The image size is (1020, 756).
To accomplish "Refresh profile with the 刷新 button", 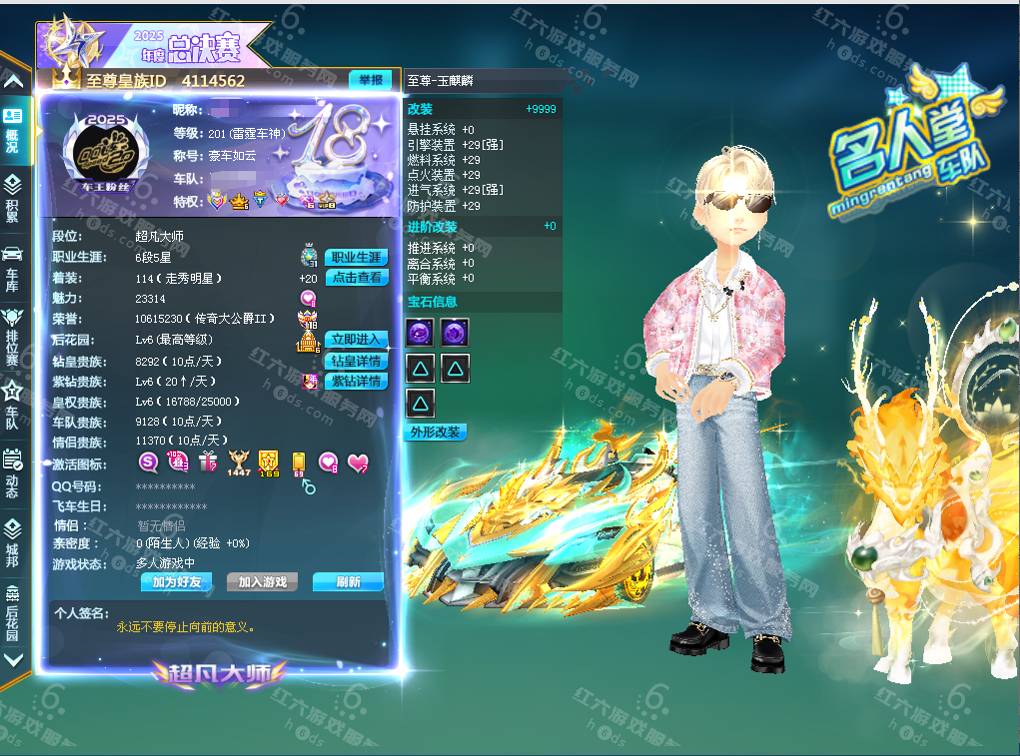I will click(x=348, y=582).
